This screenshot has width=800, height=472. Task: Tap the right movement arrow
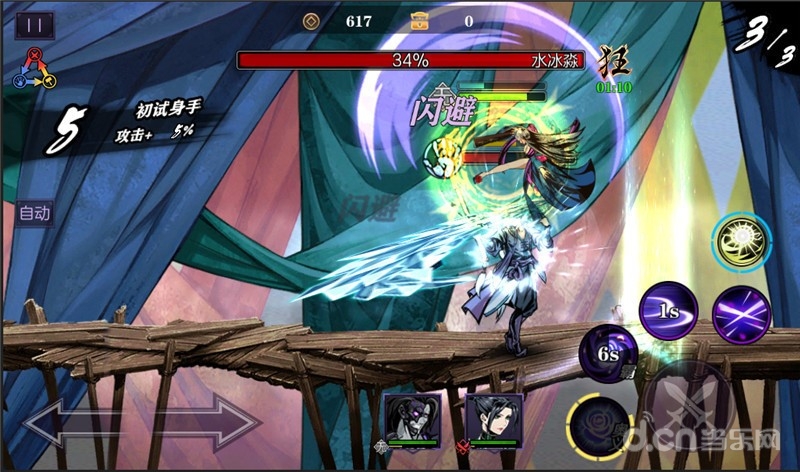coord(209,424)
